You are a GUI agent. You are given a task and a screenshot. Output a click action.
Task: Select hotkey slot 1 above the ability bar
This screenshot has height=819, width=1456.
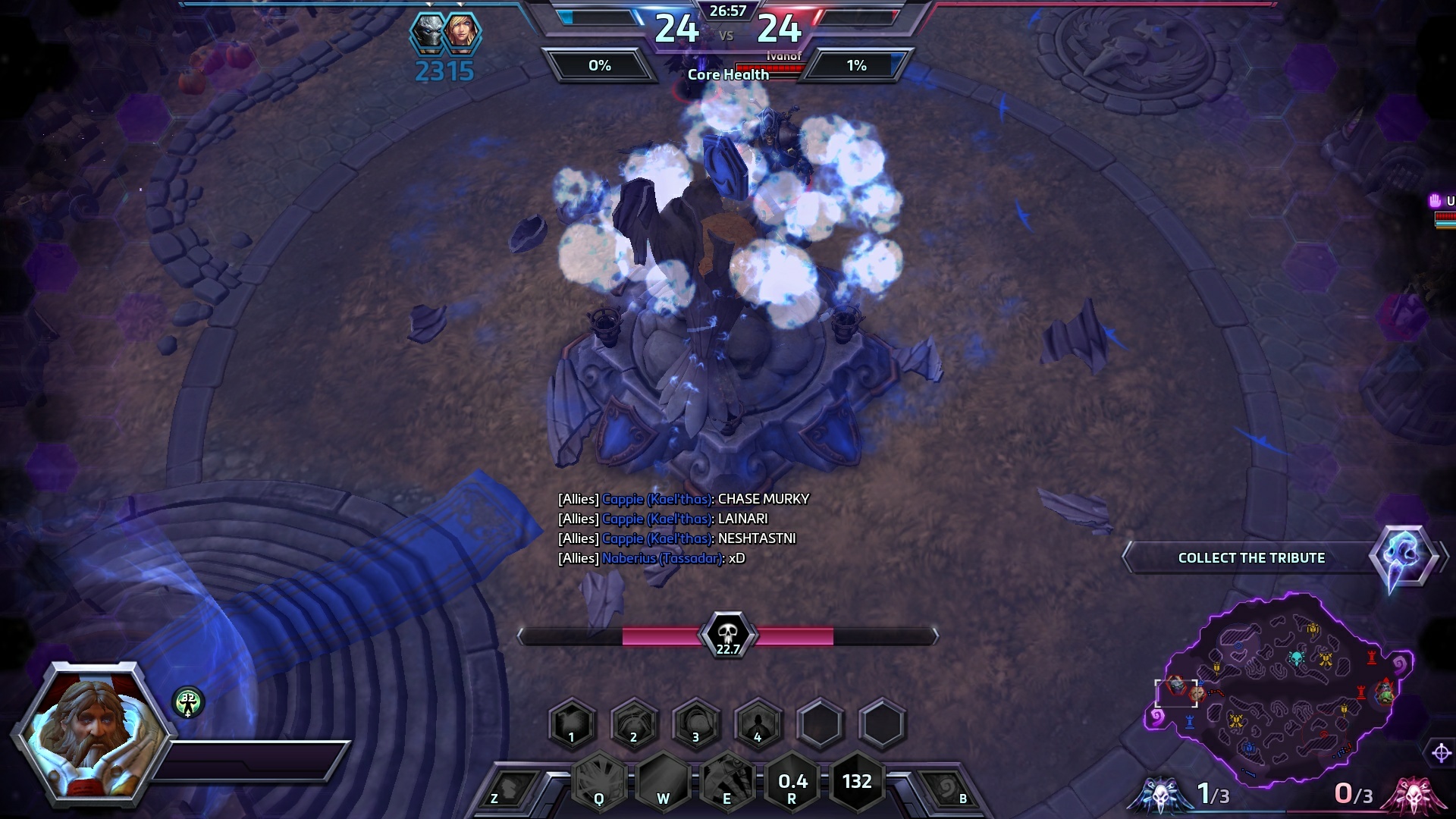pos(573,724)
